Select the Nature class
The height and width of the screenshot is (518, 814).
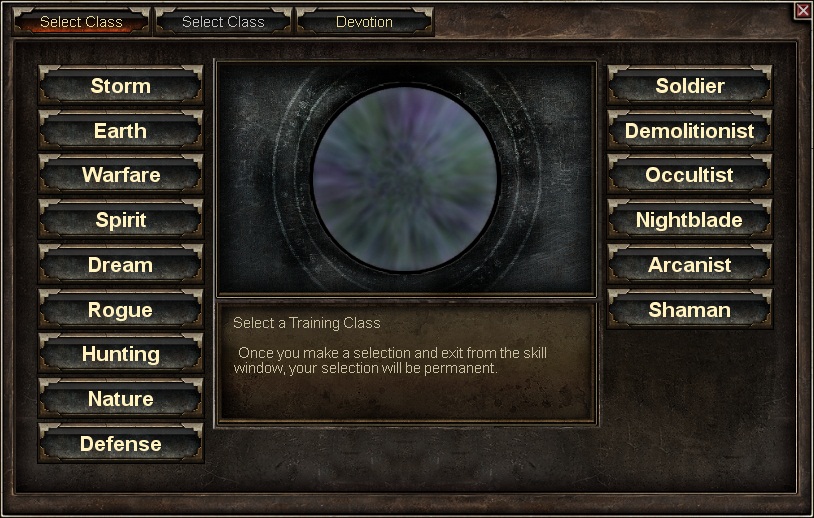coord(120,399)
